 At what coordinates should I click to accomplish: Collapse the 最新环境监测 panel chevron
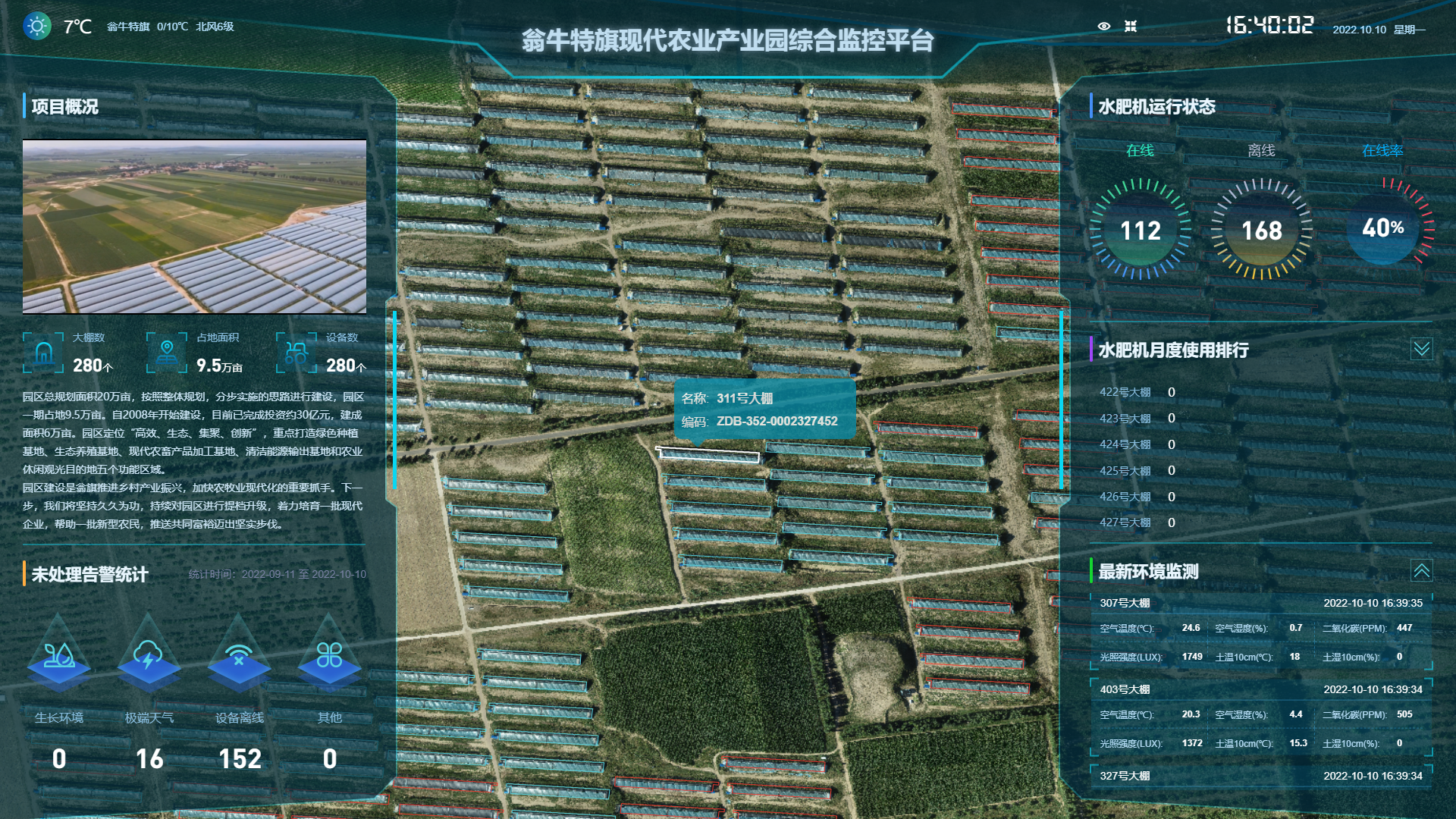click(1421, 570)
